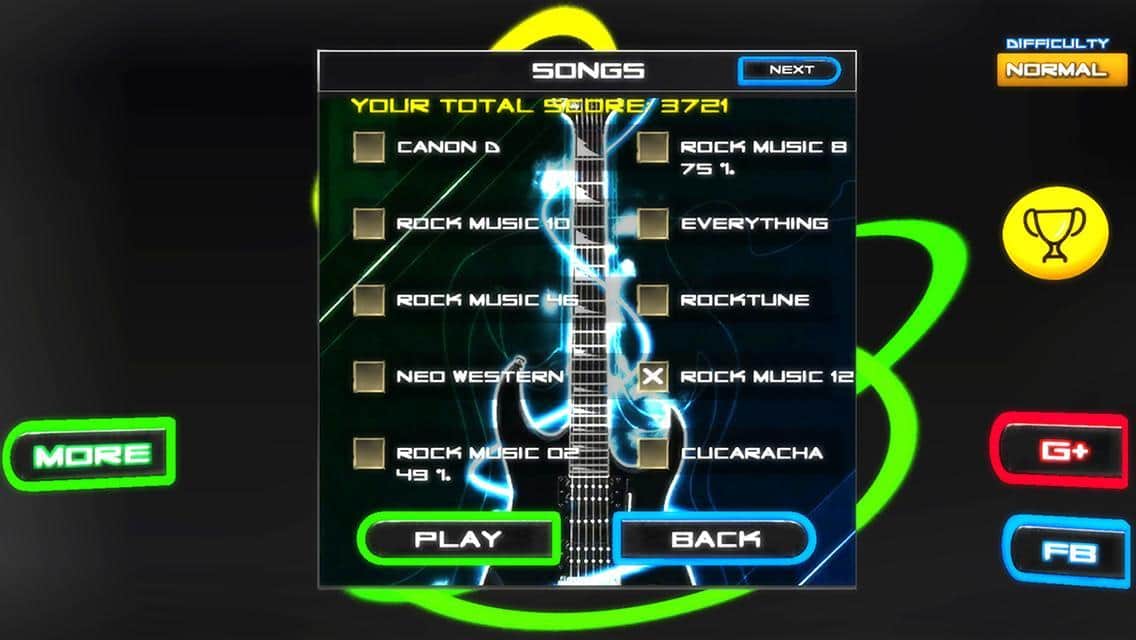
Task: Select the Canon D song checkbox
Action: (369, 147)
